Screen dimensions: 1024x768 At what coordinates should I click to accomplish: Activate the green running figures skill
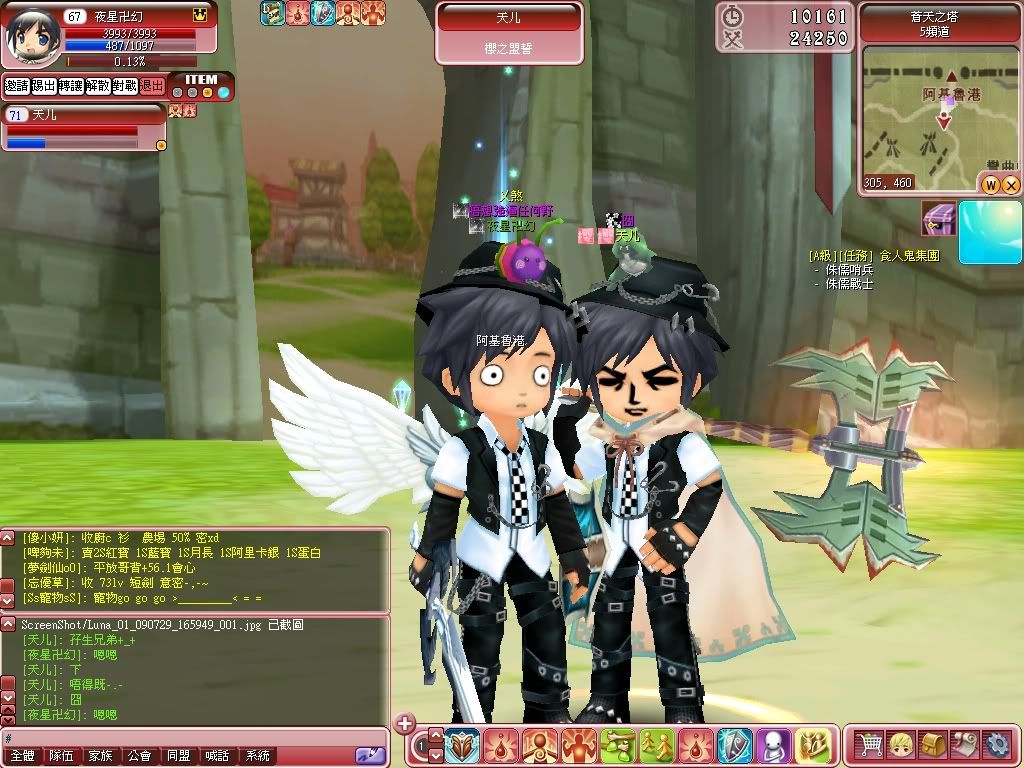coord(657,746)
